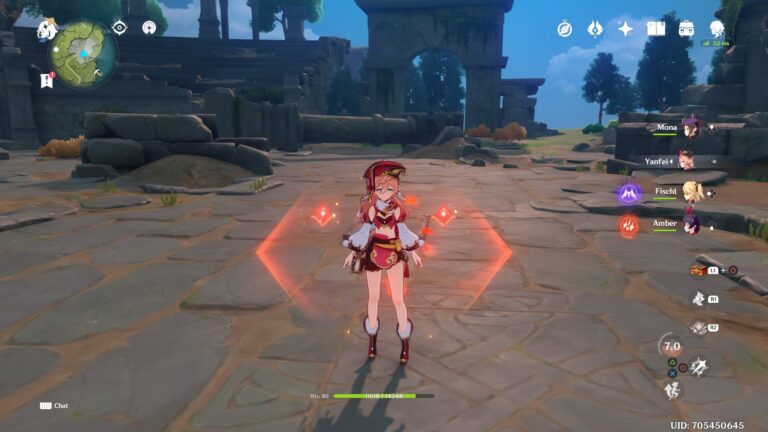Expand the circular minimap
This screenshot has width=768, height=432.
tap(84, 52)
